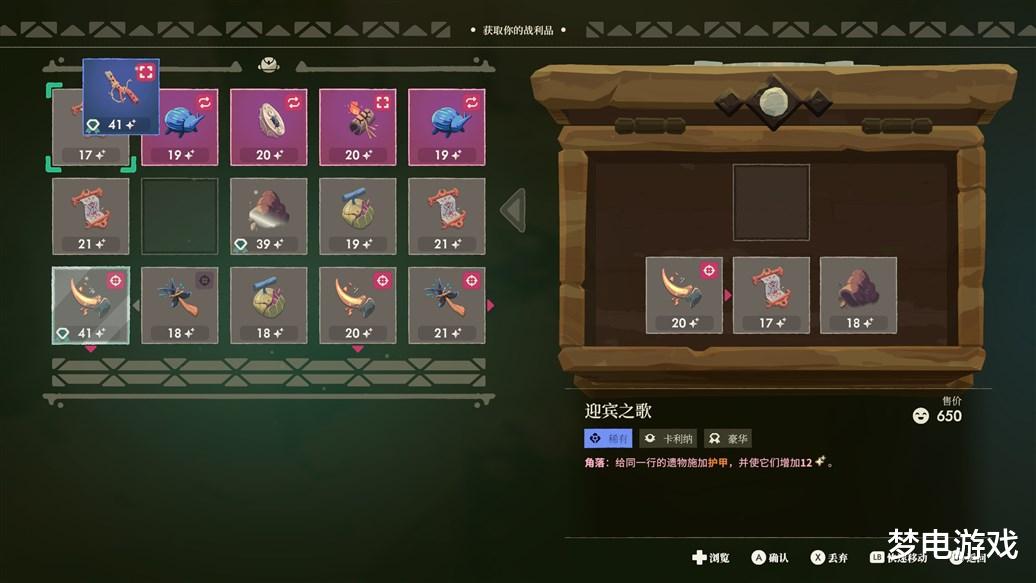Pick the blue flower valued at 21
The height and width of the screenshot is (583, 1036).
click(x=446, y=305)
